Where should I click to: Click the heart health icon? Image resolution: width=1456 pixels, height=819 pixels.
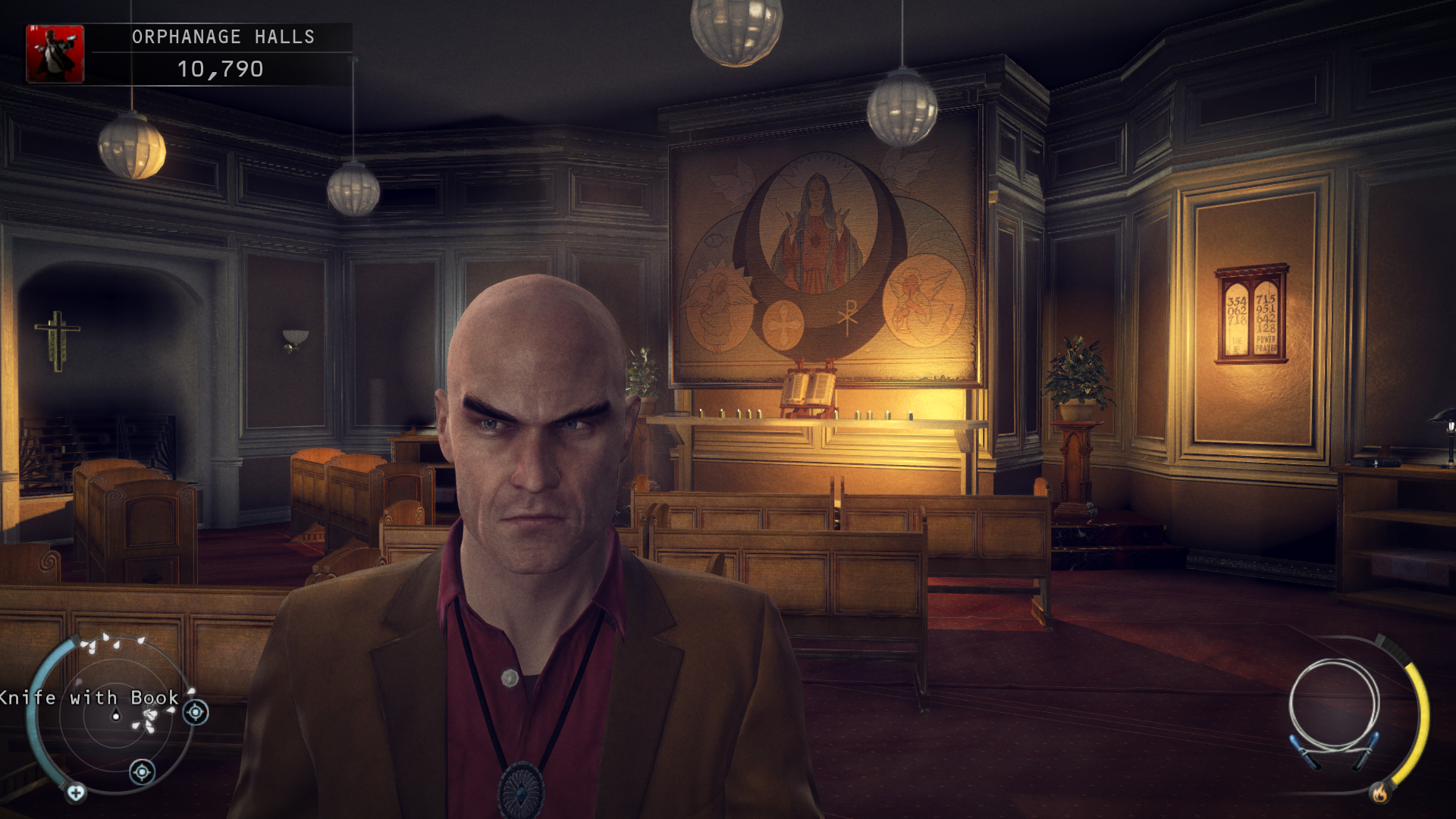point(76,793)
